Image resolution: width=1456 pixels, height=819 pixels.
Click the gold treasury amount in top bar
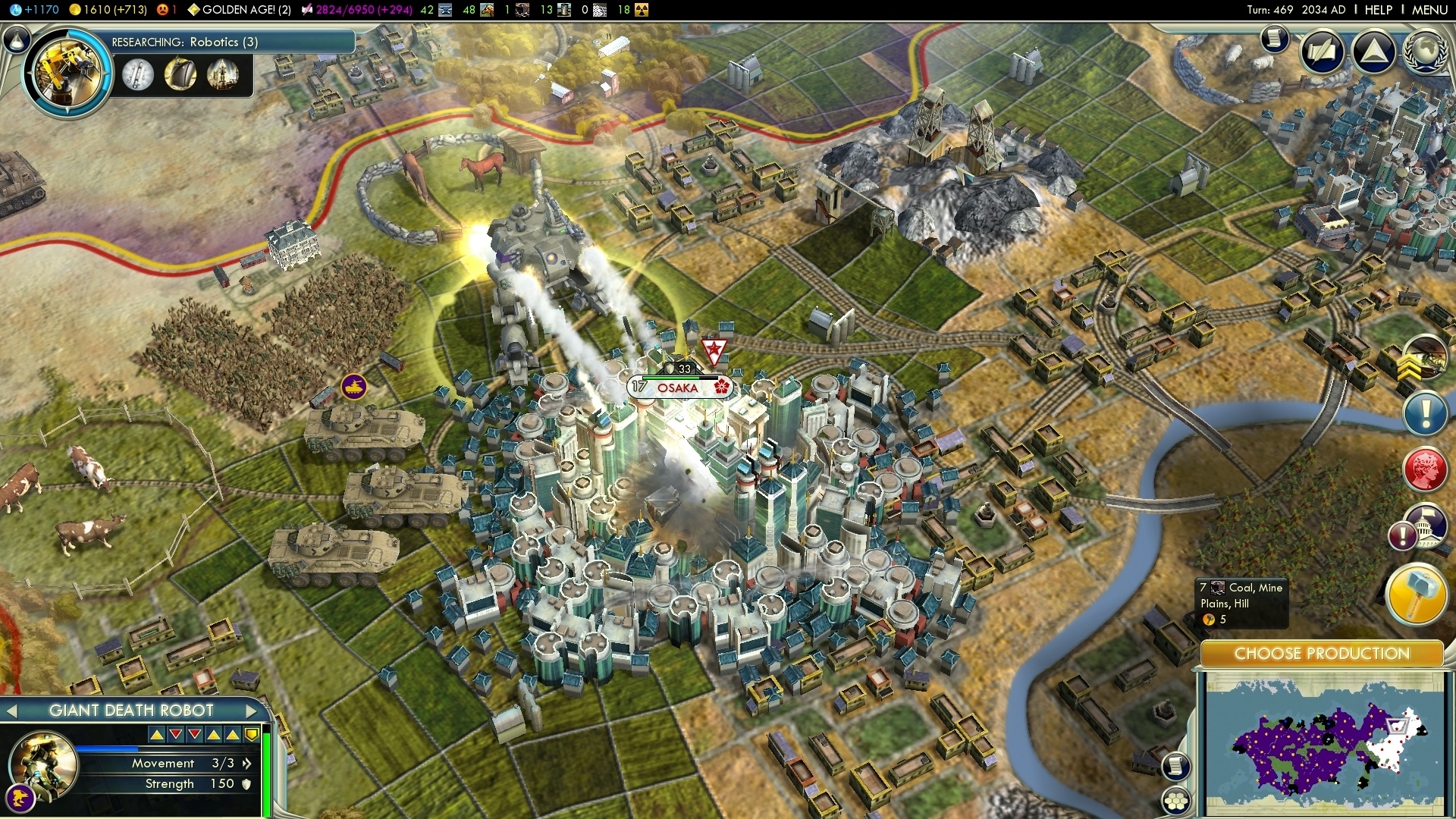point(108,10)
